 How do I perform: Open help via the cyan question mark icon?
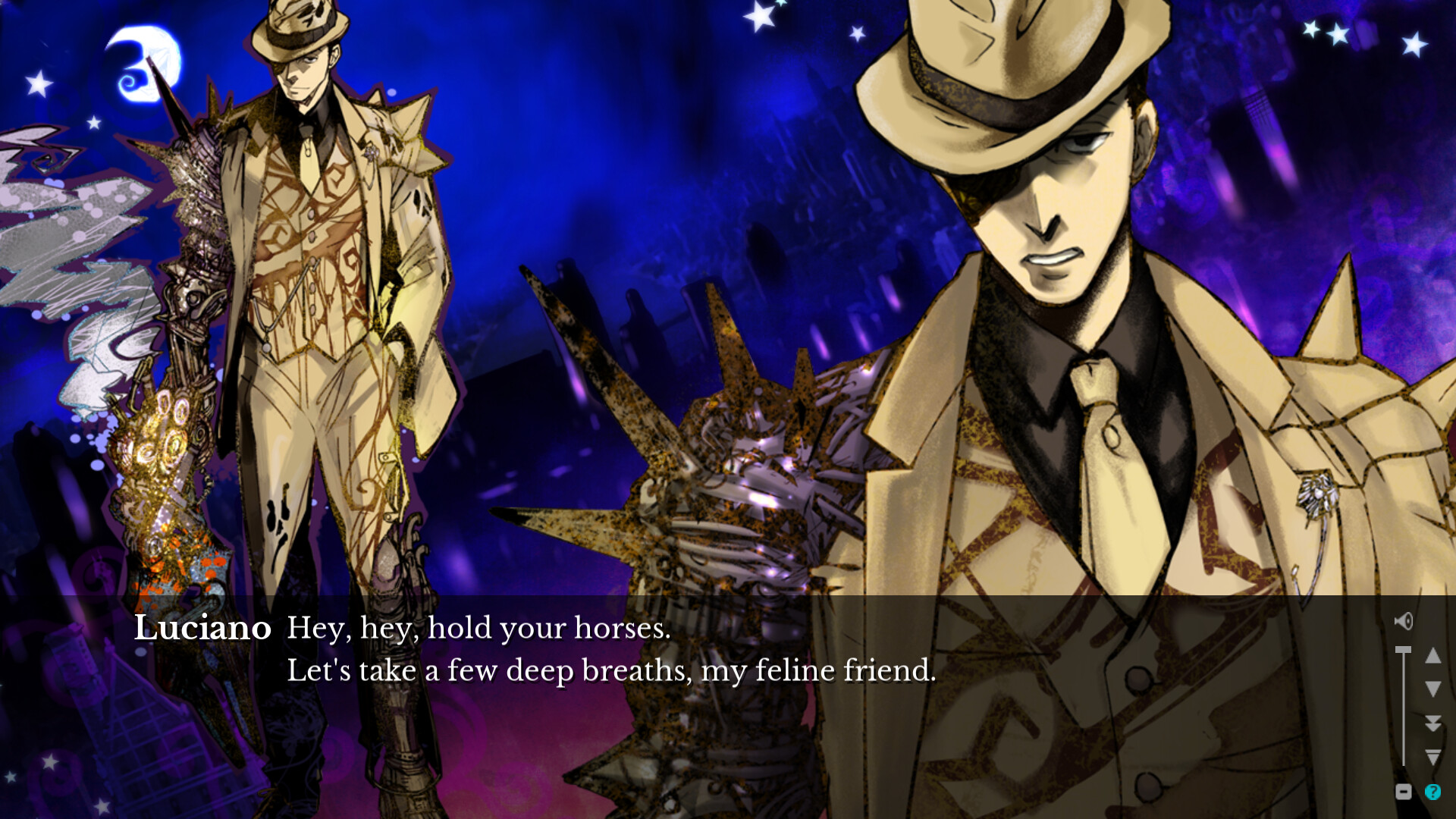1432,791
